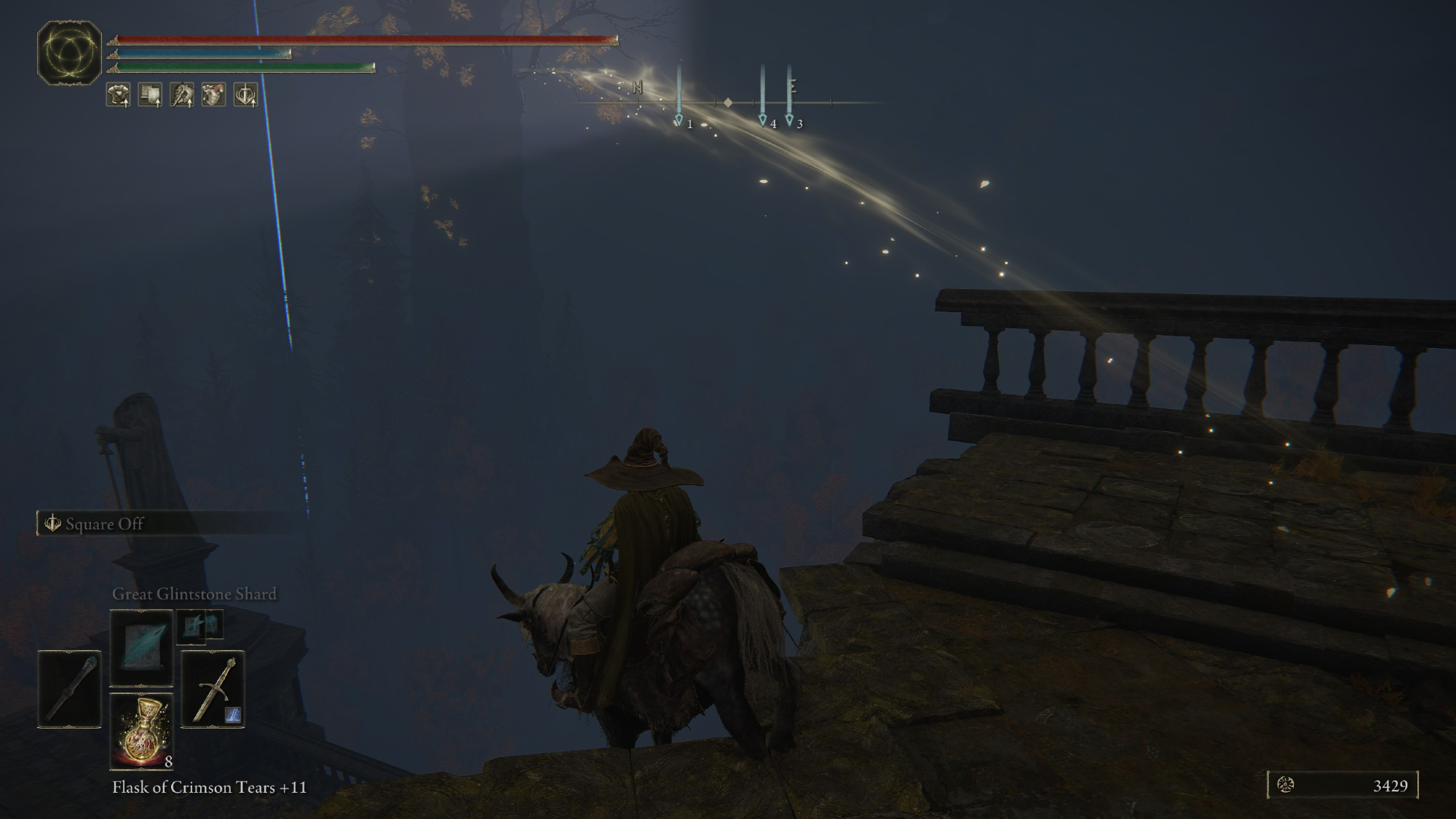Viewport: 1456px width, 819px height.
Task: Select the staff in the left-hand slot
Action: point(69,689)
